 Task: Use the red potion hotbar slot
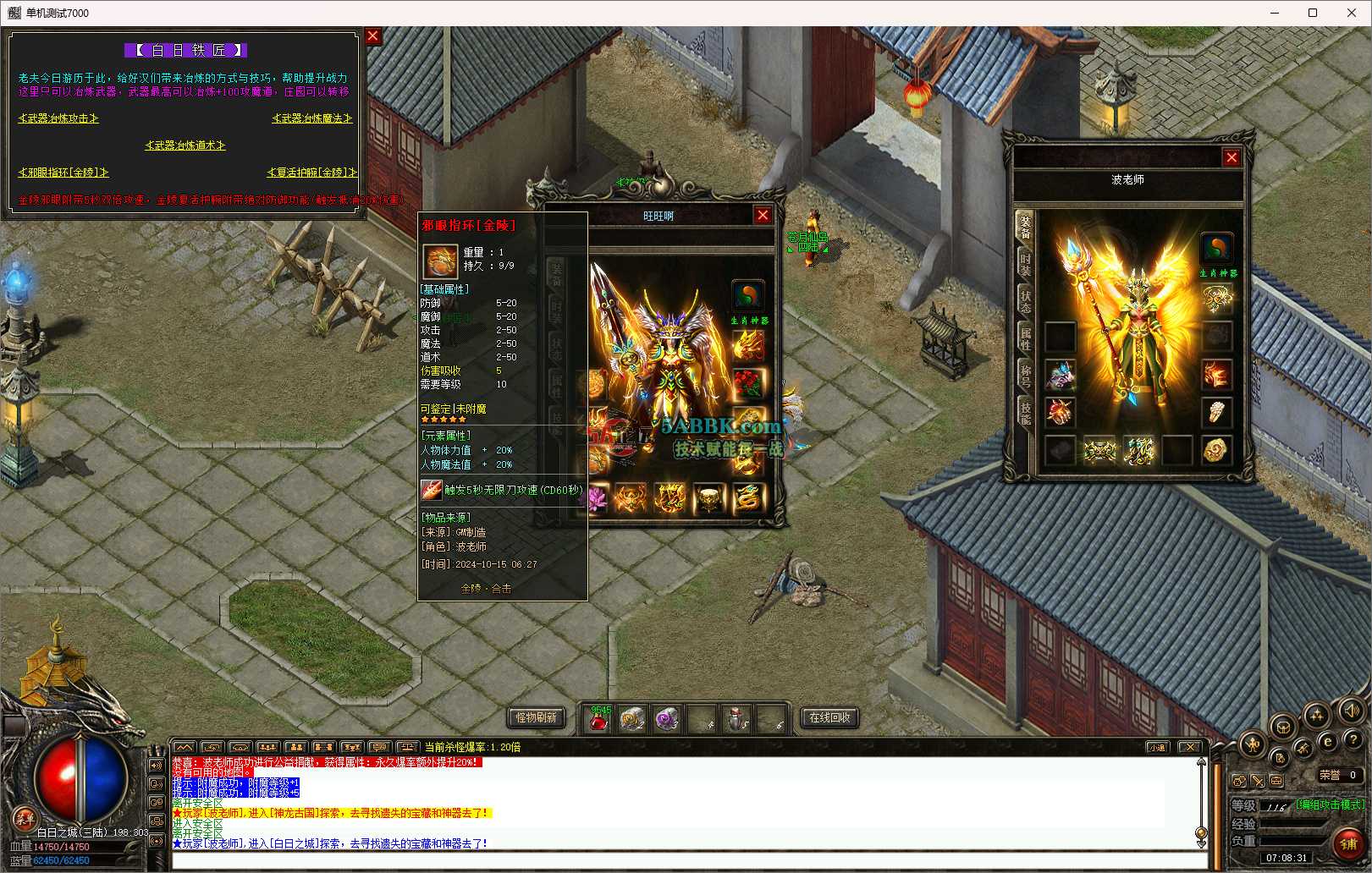599,720
